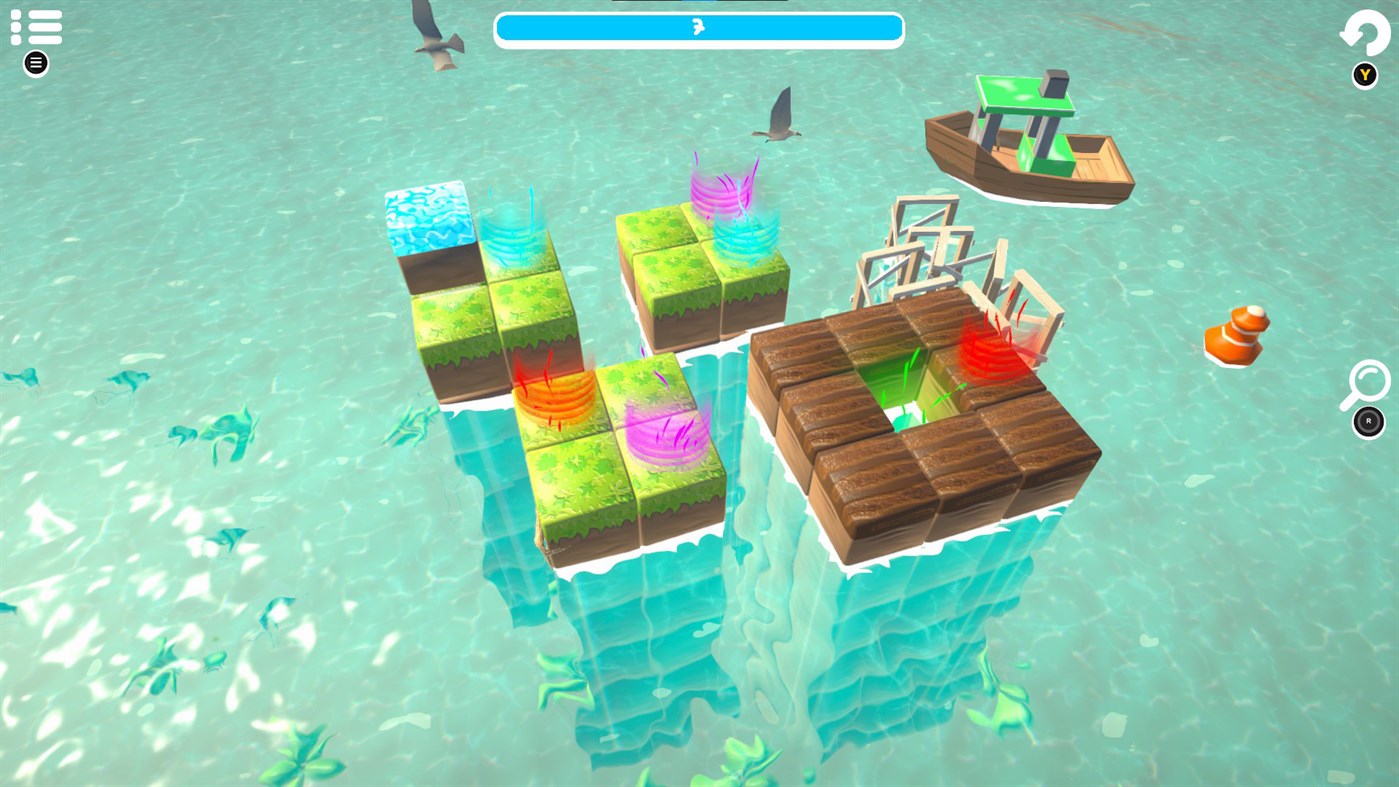The height and width of the screenshot is (787, 1399).
Task: Select the magnifying glass zoom tool
Action: pyautogui.click(x=1364, y=385)
